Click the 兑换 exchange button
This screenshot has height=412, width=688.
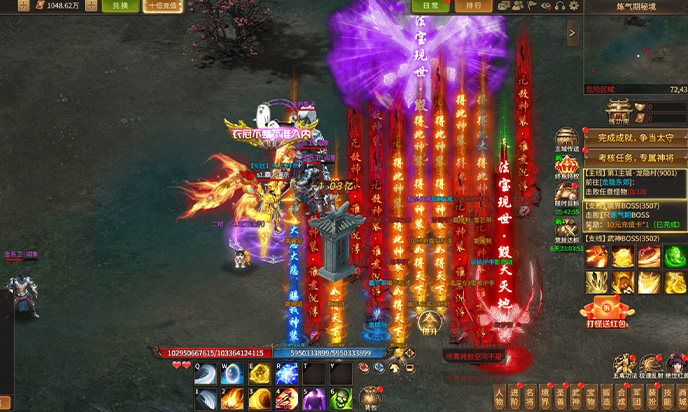click(120, 6)
